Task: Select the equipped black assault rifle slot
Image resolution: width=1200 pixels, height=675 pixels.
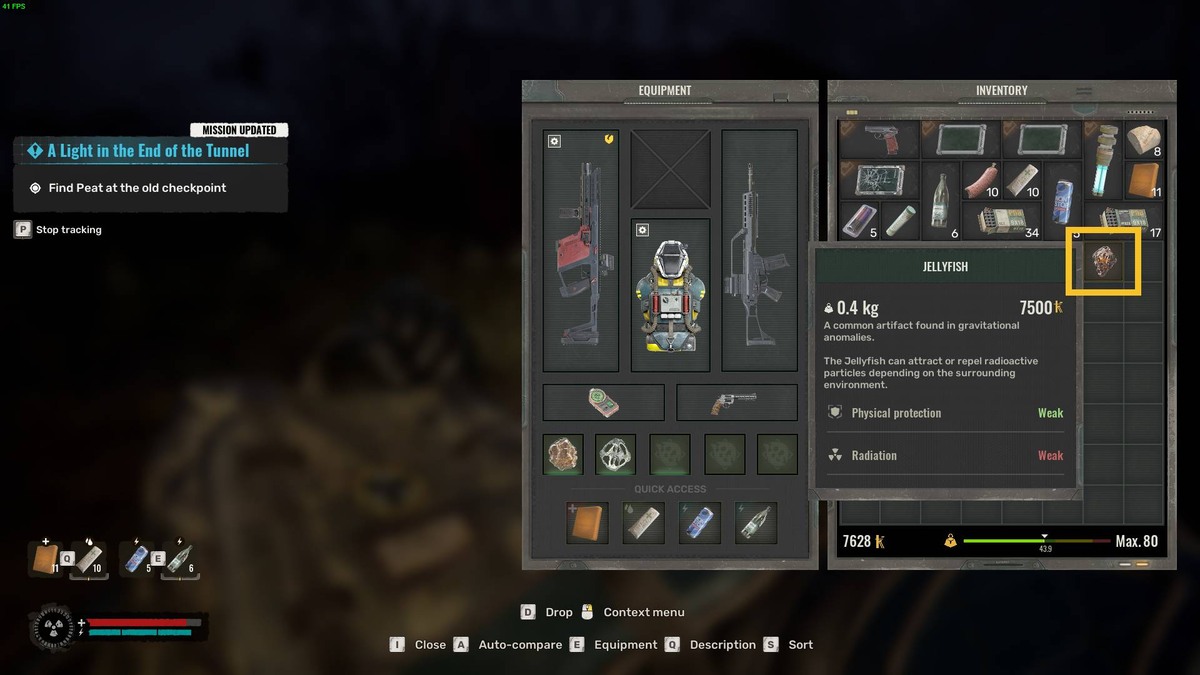Action: pyautogui.click(x=759, y=250)
